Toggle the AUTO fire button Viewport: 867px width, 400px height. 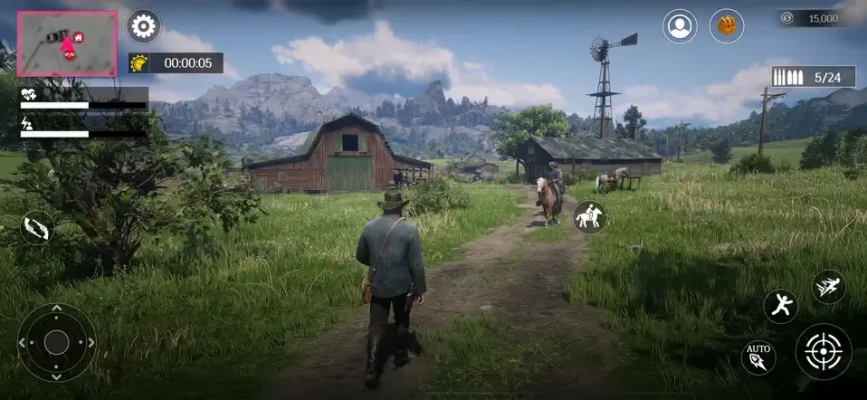point(758,357)
